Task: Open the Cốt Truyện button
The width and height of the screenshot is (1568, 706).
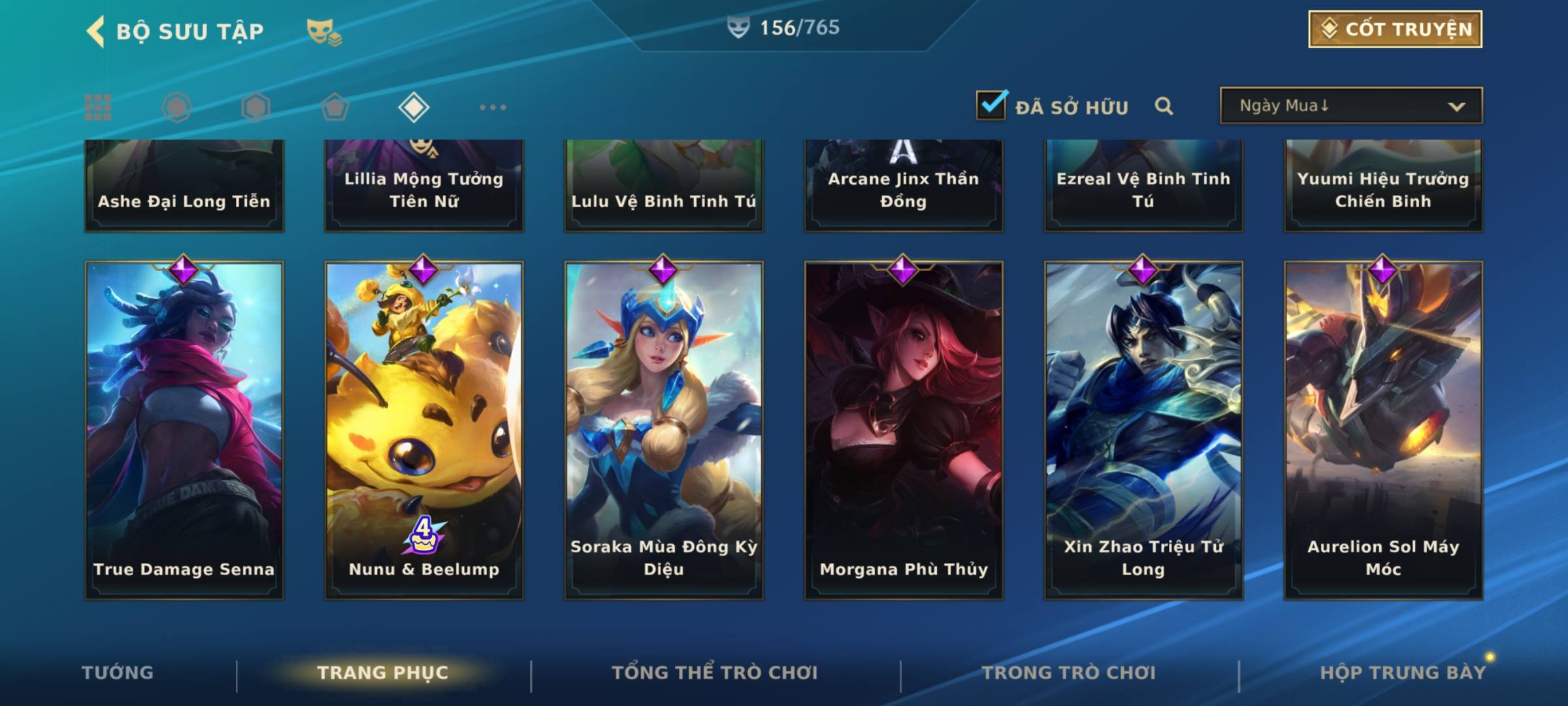Action: [1395, 29]
